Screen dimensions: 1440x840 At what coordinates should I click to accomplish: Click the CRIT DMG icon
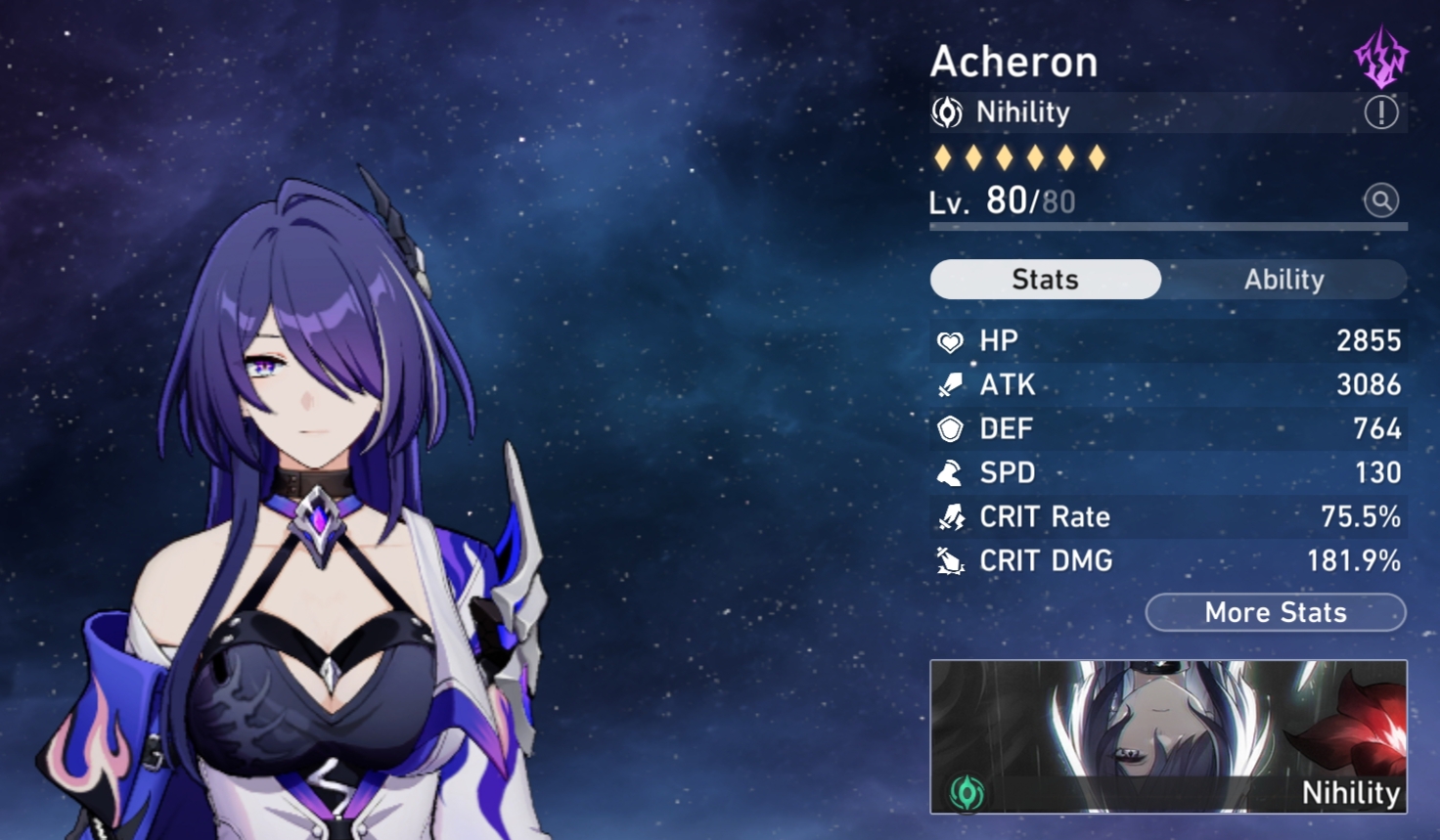[950, 560]
